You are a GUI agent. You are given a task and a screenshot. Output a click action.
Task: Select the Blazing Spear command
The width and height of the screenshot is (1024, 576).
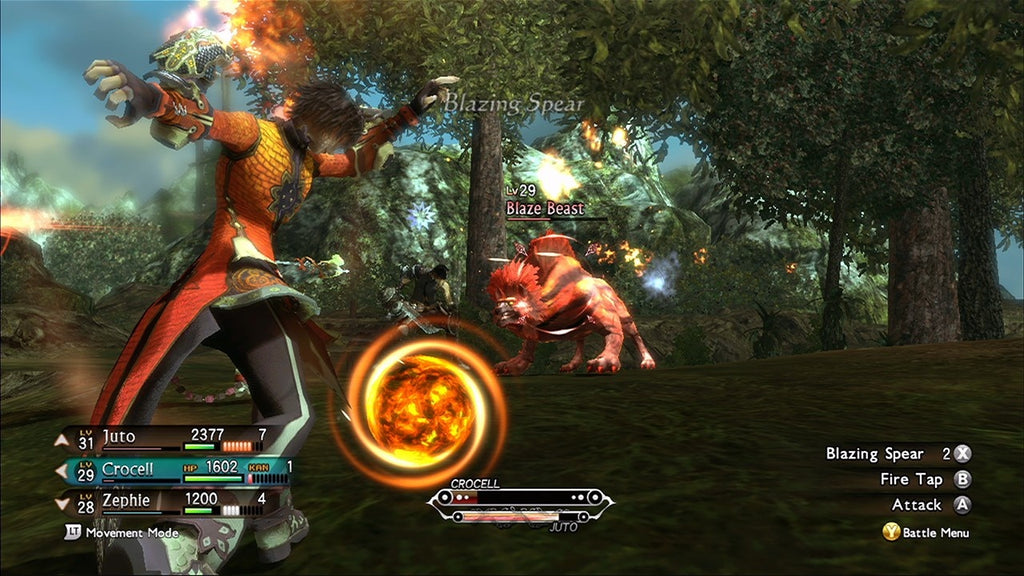point(897,454)
